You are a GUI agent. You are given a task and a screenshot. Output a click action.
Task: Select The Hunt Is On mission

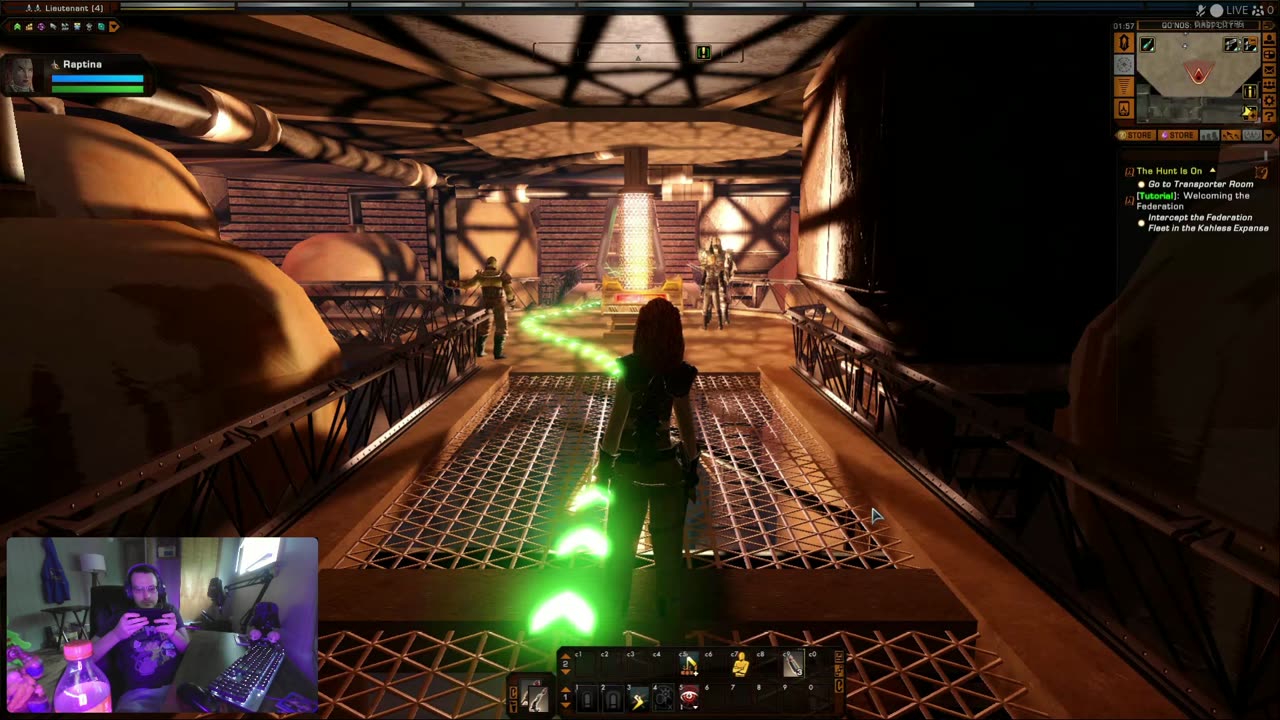pos(1169,171)
